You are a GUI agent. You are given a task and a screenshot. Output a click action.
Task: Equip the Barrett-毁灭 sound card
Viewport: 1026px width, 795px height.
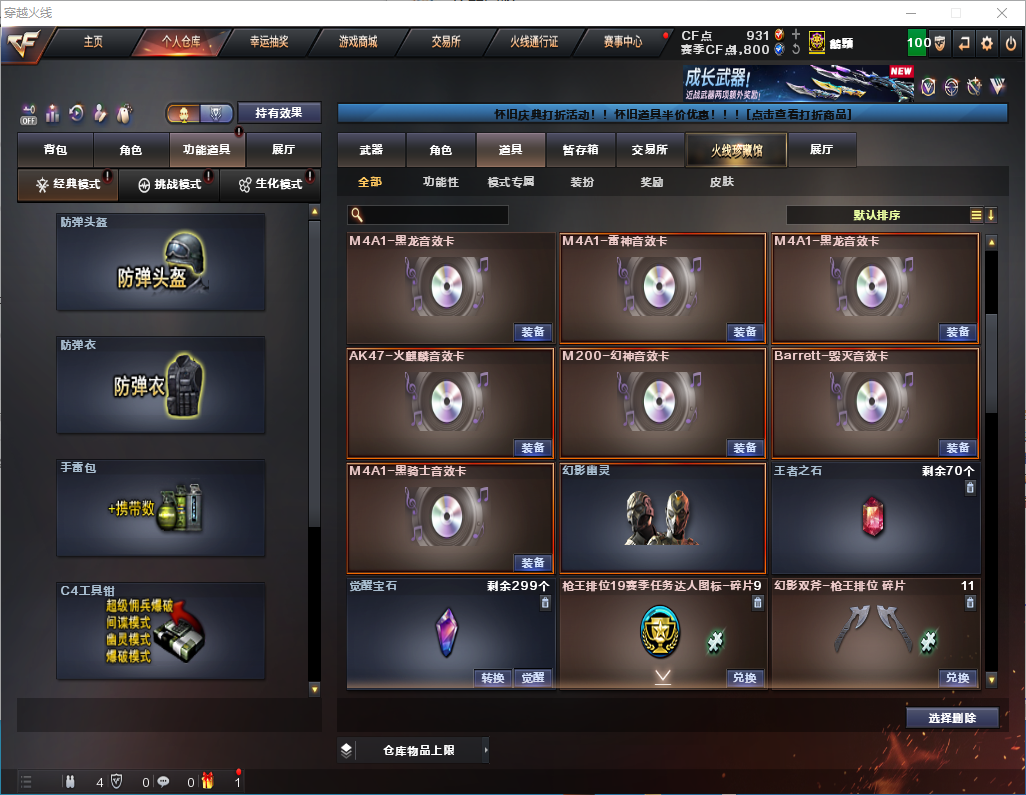coord(957,448)
